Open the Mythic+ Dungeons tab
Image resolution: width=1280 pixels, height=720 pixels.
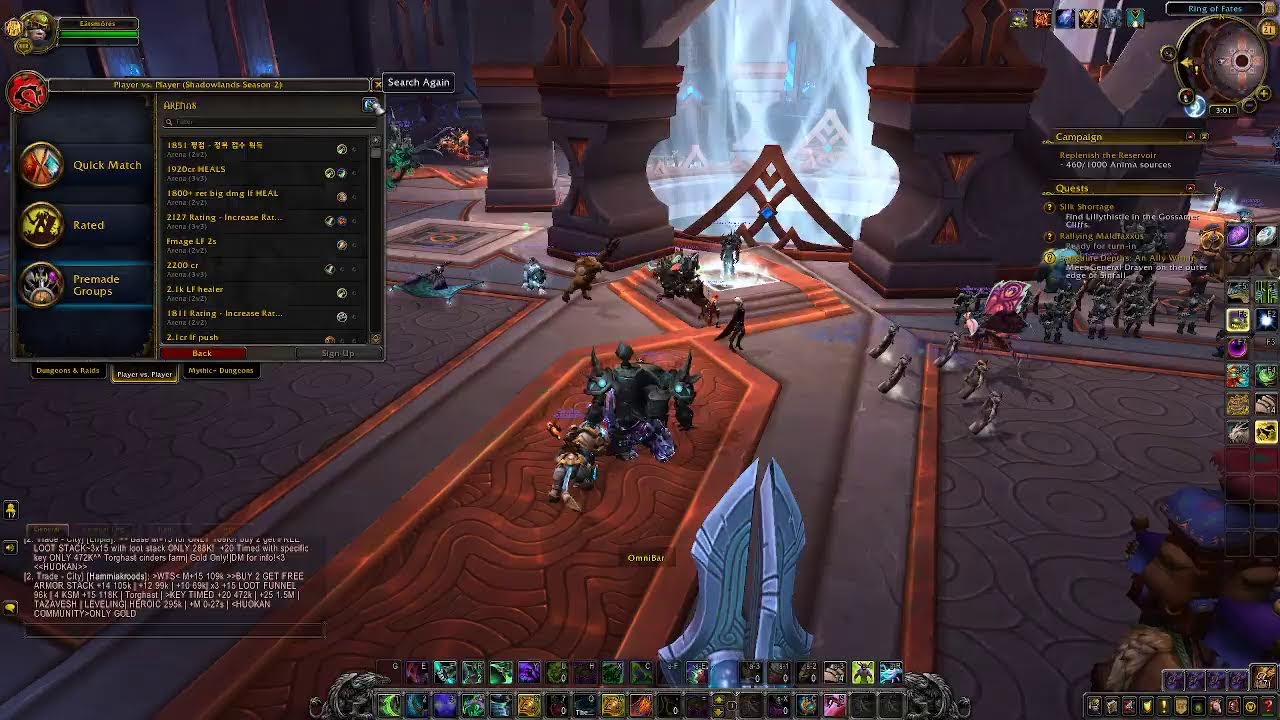[221, 371]
